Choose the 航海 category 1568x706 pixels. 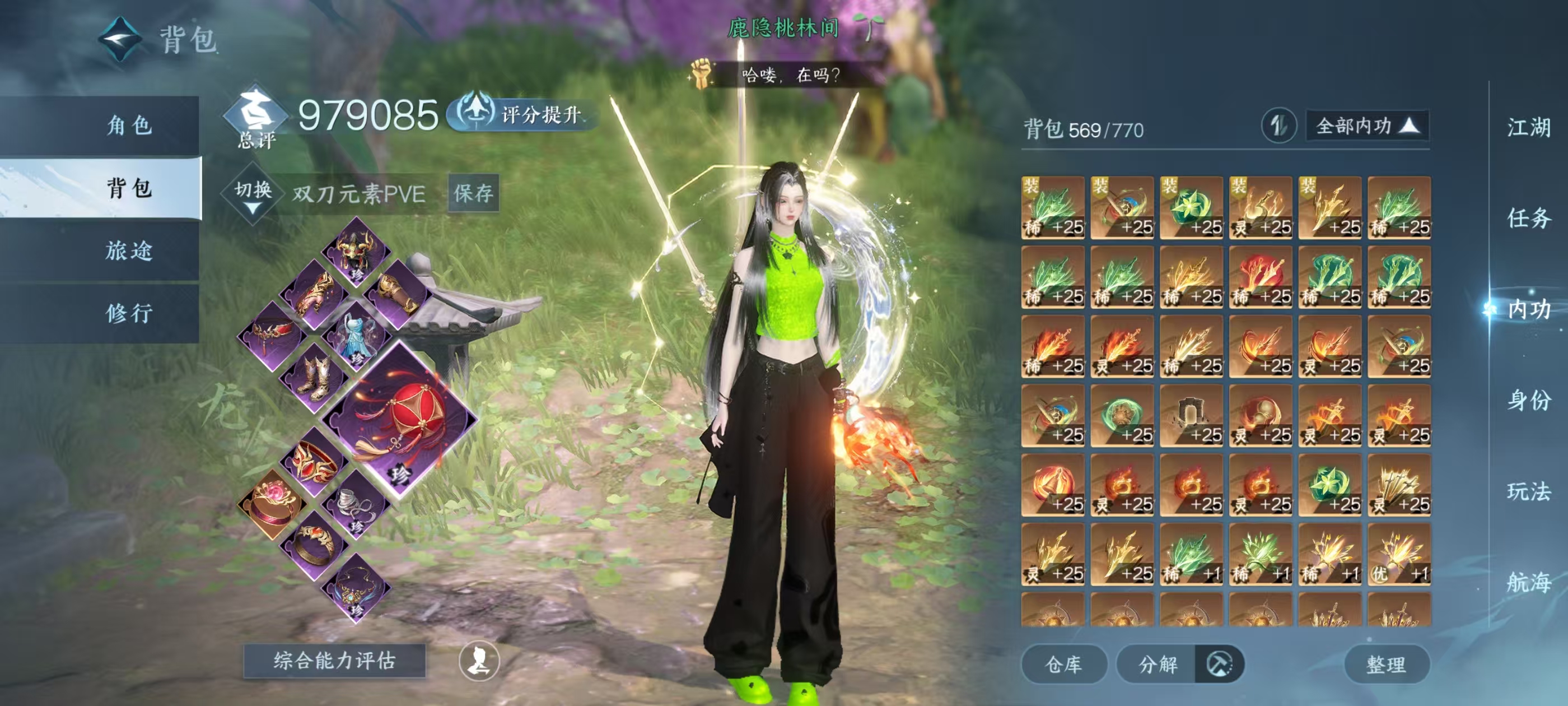(1528, 582)
